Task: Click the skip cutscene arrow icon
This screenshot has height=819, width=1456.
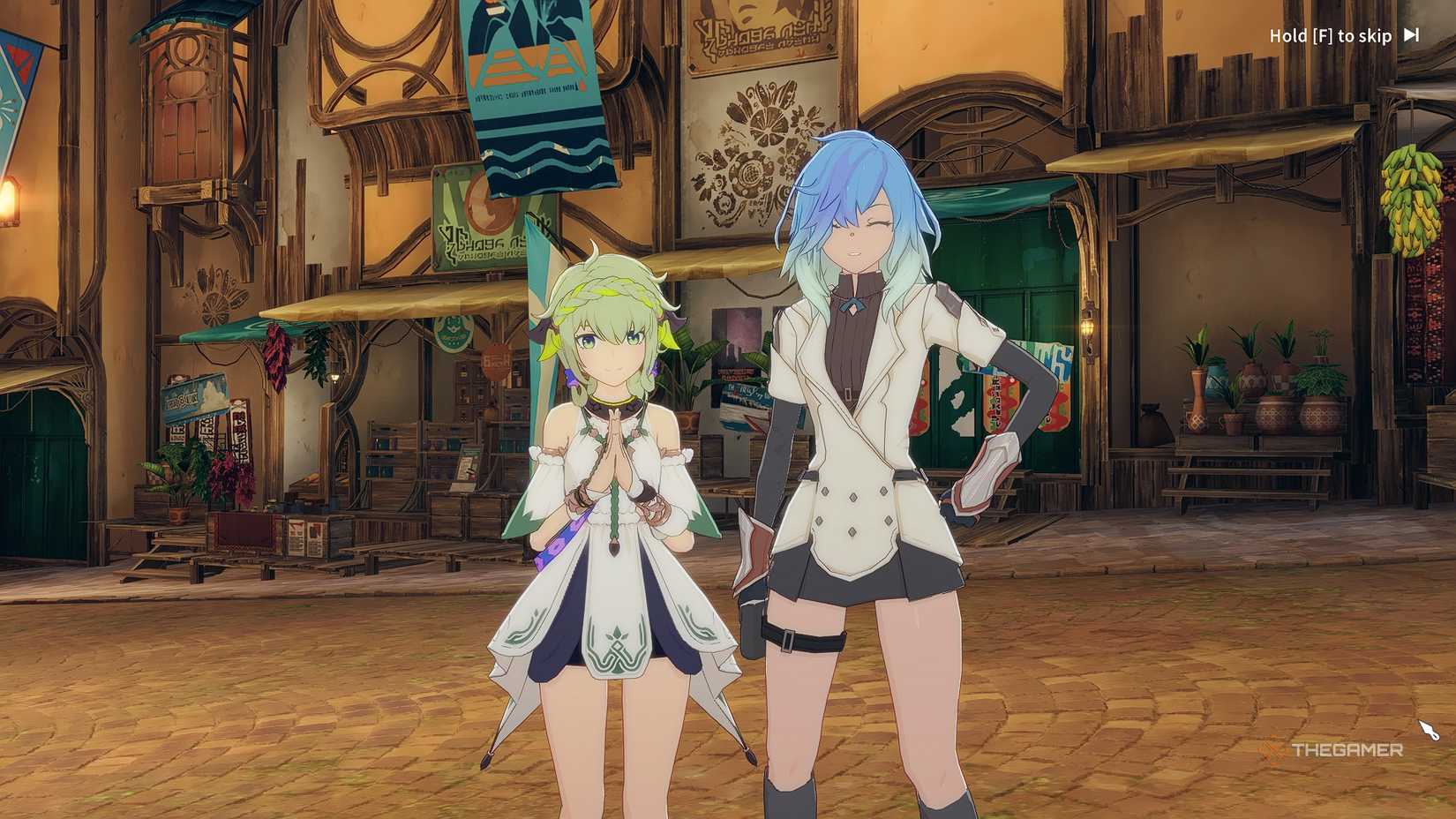Action: [x=1411, y=35]
